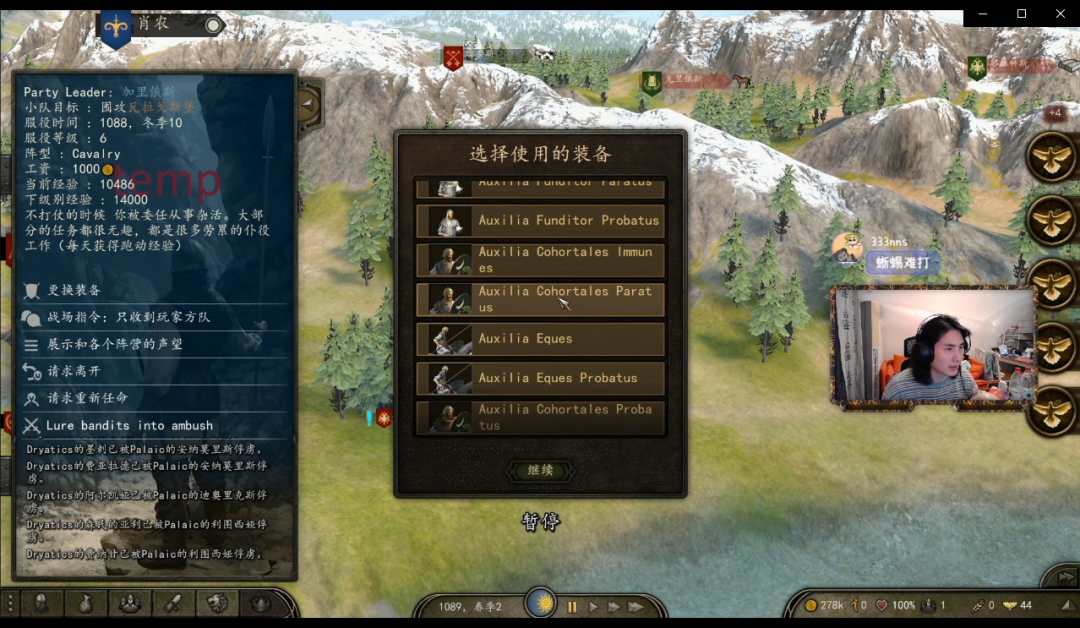Pause the campaign time
Screen dimensions: 1080x628
click(573, 606)
